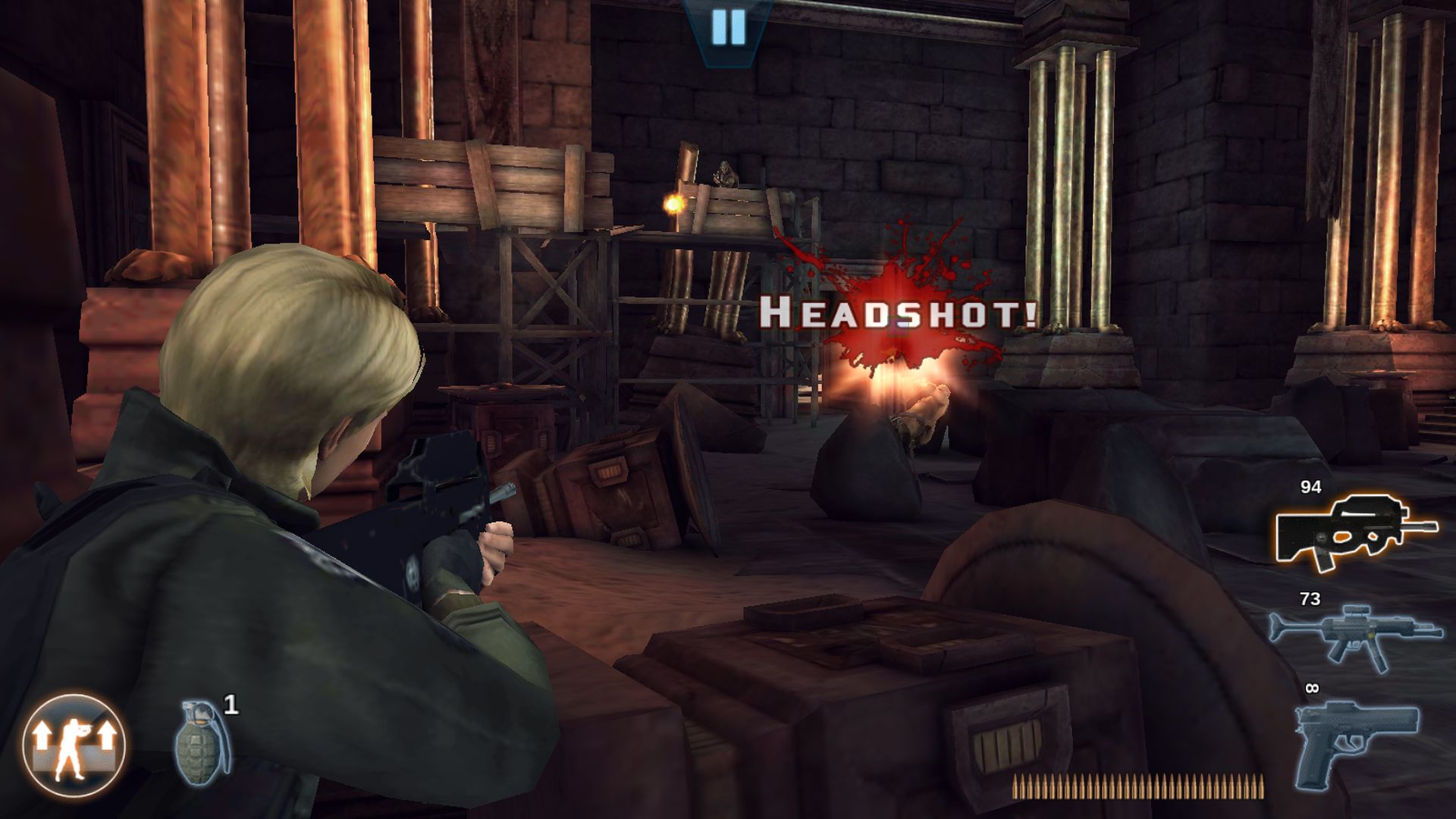Screen dimensions: 1456x819
Task: Tap the stand-up from cover button
Action: point(74,744)
